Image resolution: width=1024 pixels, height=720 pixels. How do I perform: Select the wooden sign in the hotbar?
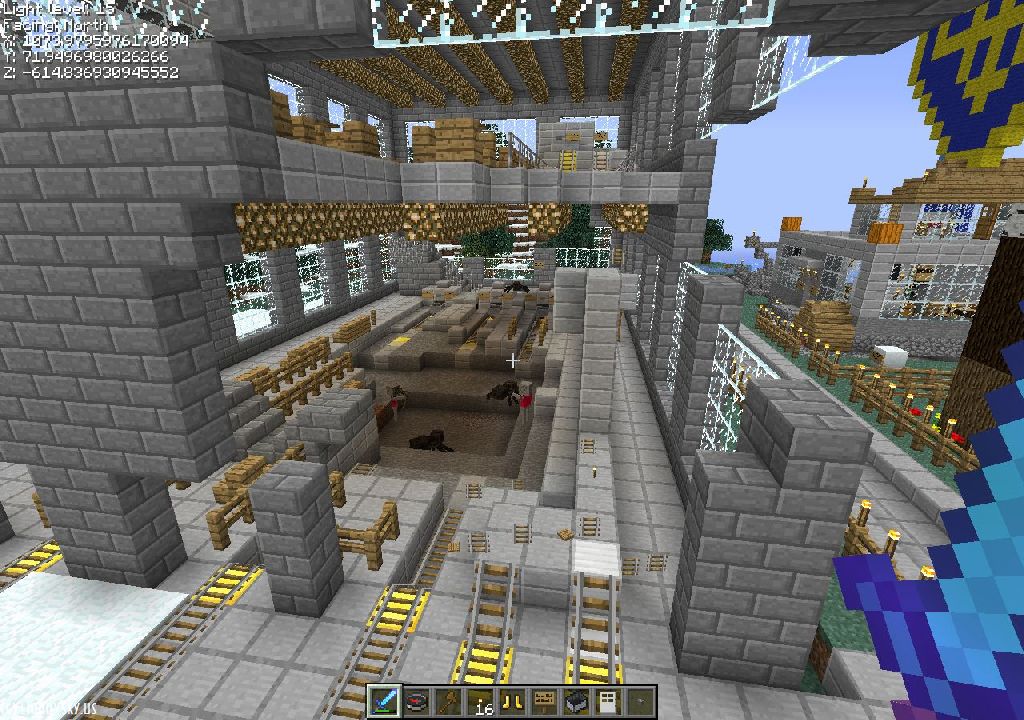[x=545, y=701]
